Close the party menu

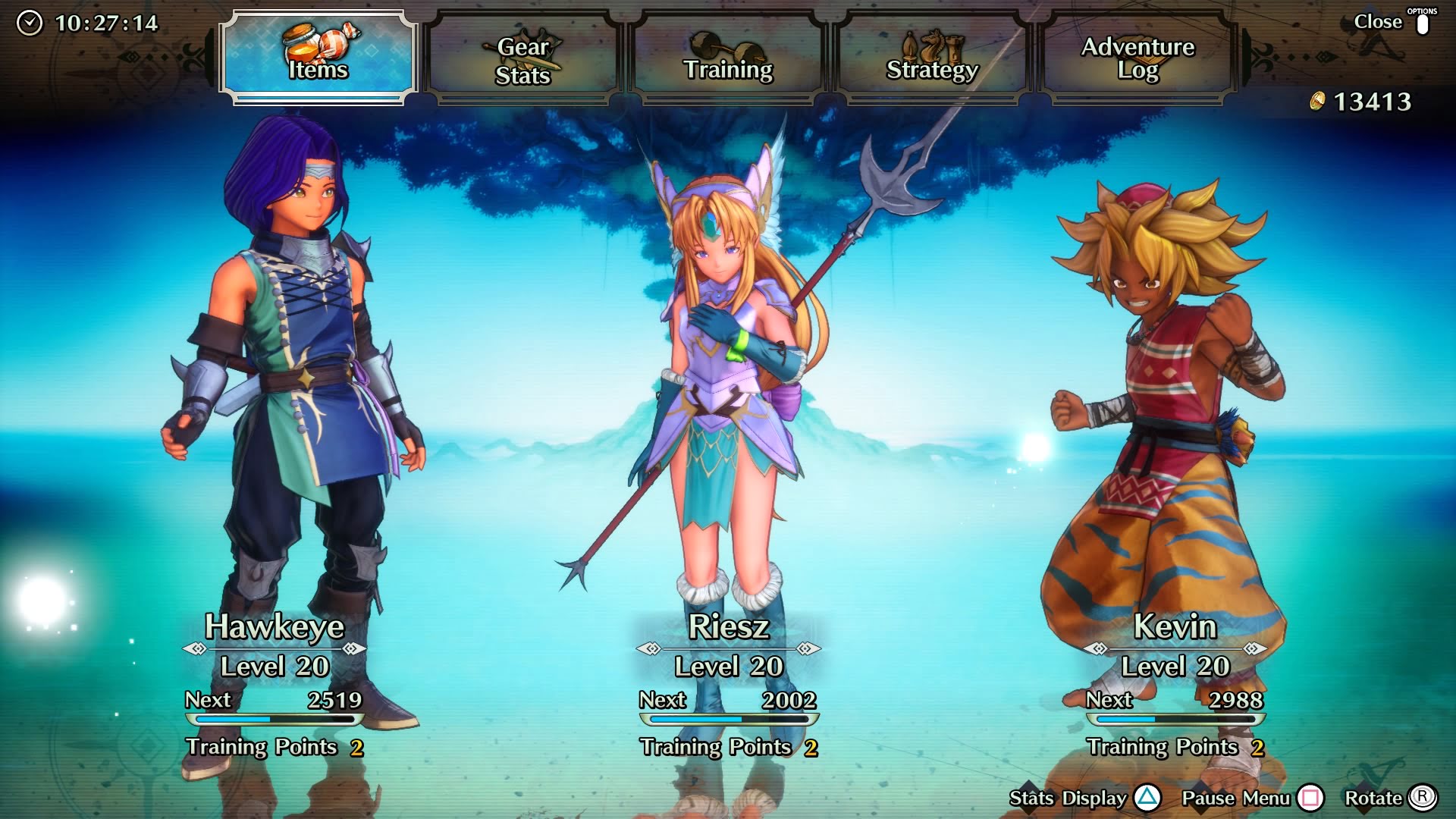pyautogui.click(x=1391, y=23)
